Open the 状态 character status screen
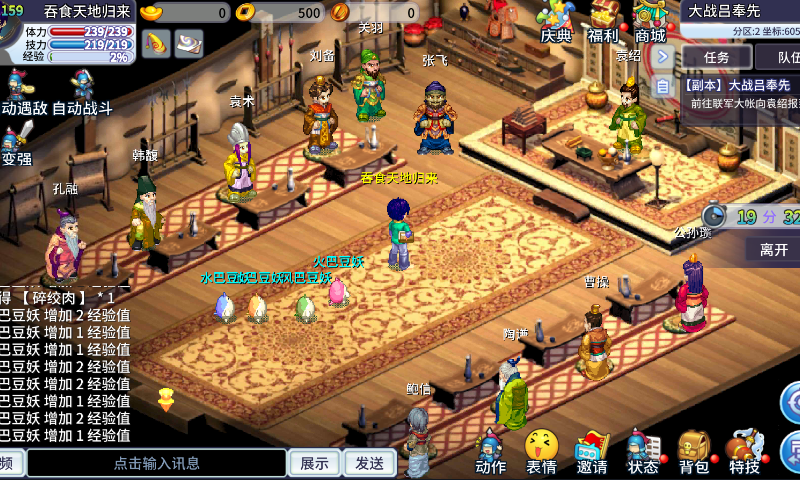Viewport: 800px width, 480px height. click(x=642, y=452)
